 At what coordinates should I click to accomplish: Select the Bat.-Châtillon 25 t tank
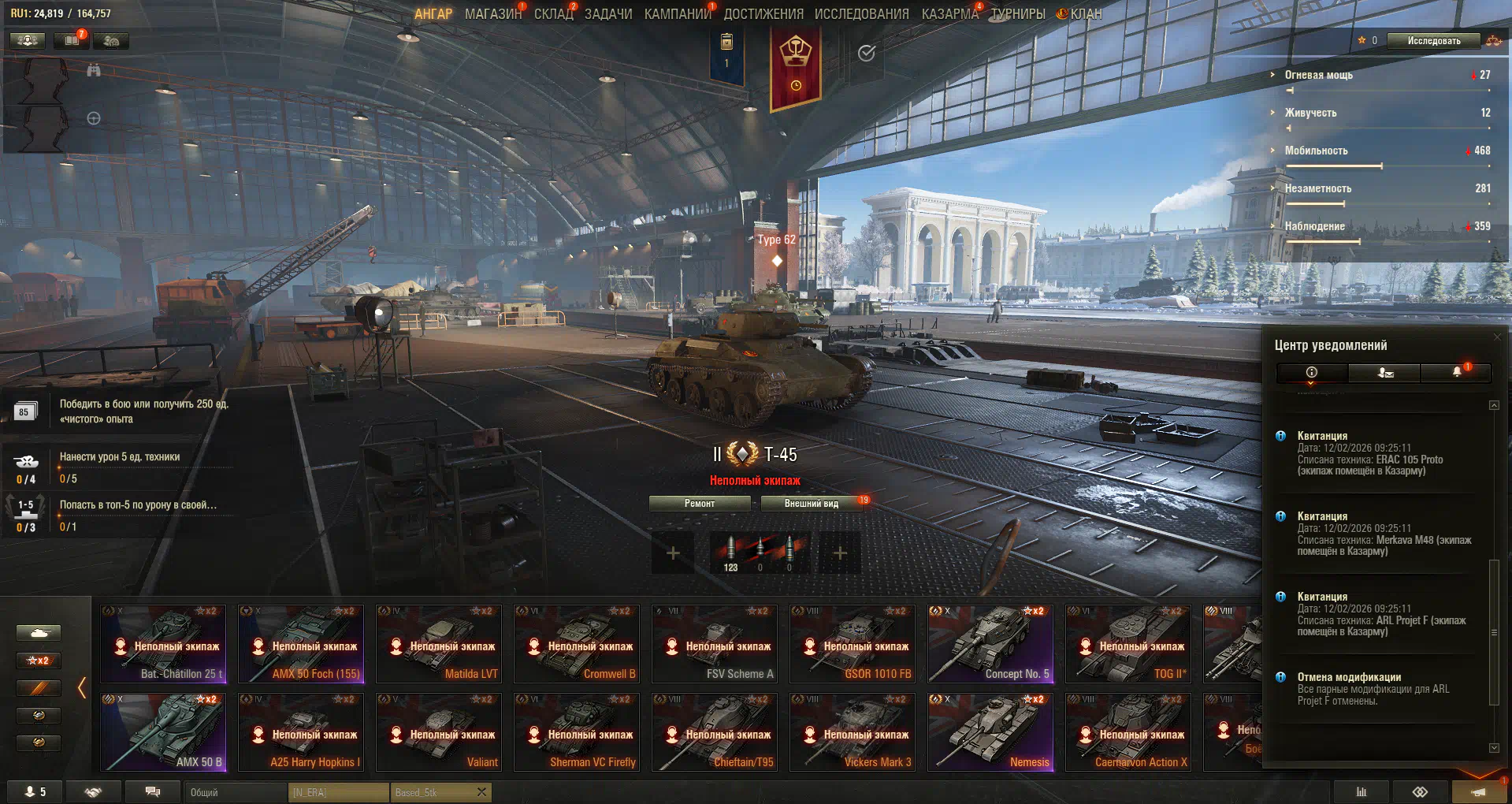pyautogui.click(x=163, y=643)
